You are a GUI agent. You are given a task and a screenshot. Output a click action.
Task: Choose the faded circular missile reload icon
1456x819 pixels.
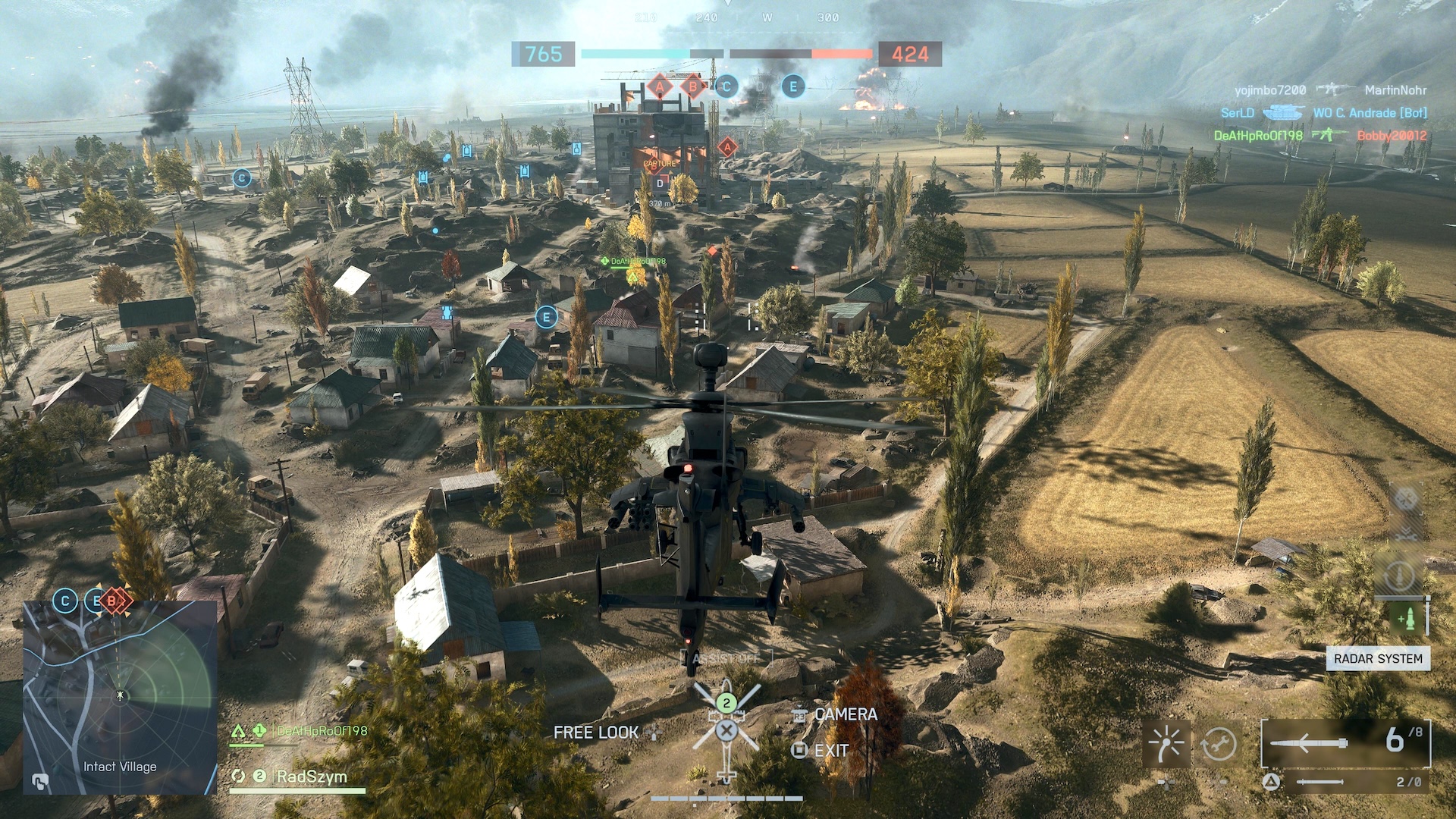pyautogui.click(x=1399, y=576)
